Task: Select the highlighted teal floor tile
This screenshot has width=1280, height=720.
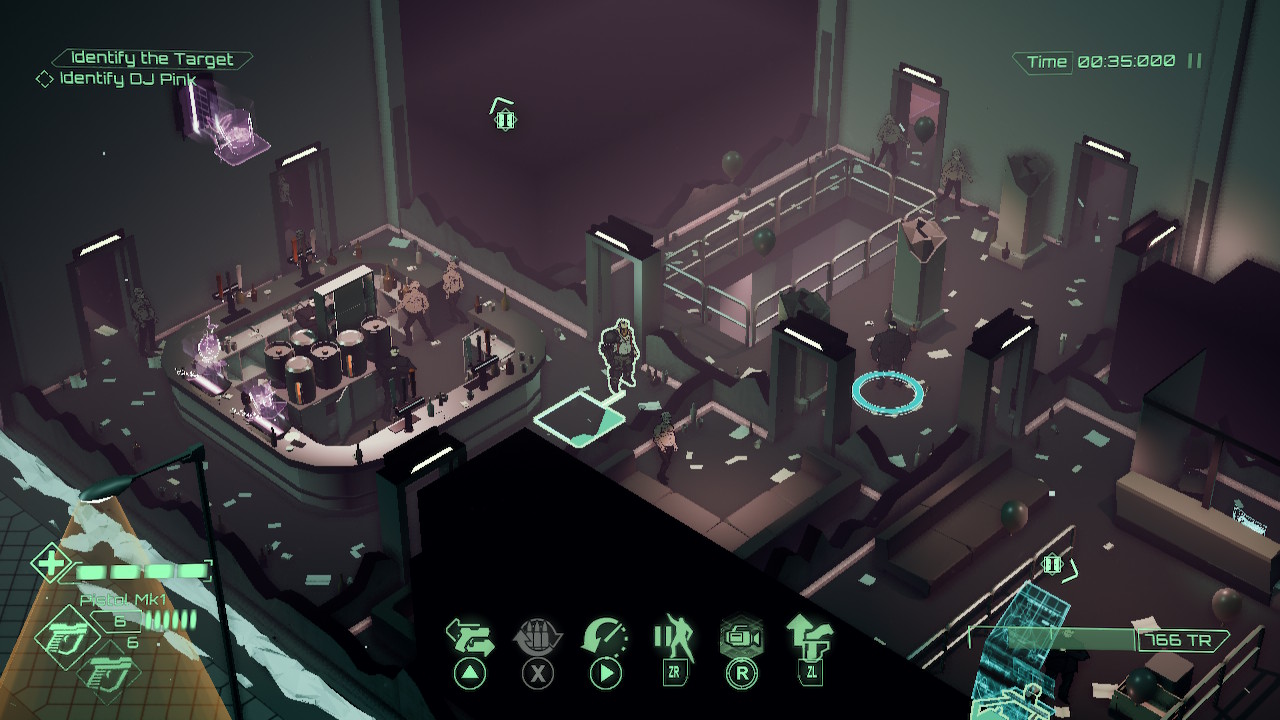Action: (x=579, y=414)
